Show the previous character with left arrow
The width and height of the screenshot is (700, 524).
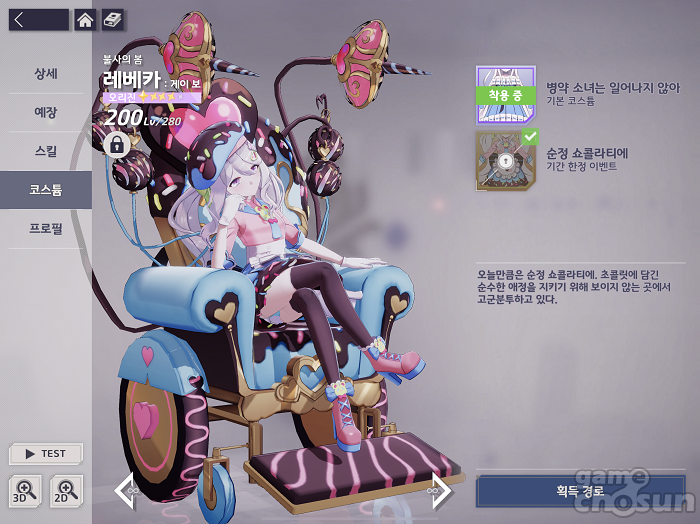coord(125,491)
